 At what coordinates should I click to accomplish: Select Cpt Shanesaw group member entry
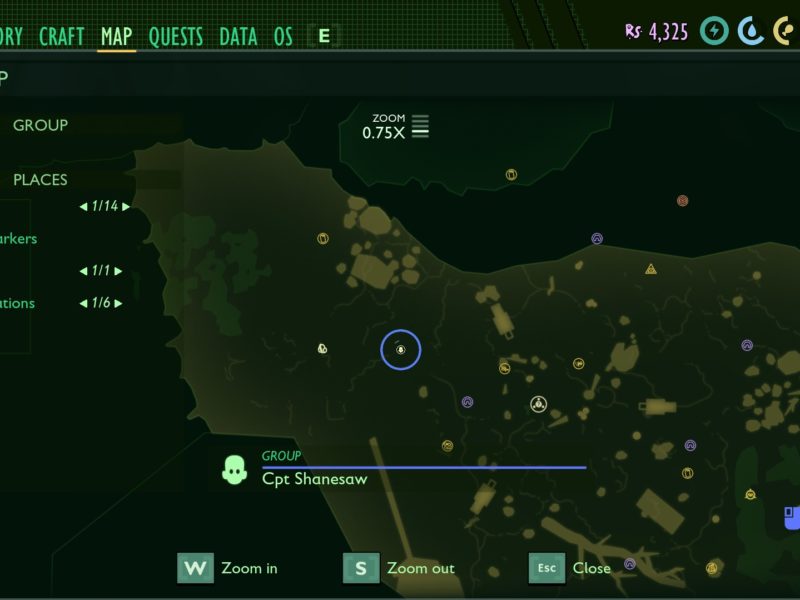point(314,479)
